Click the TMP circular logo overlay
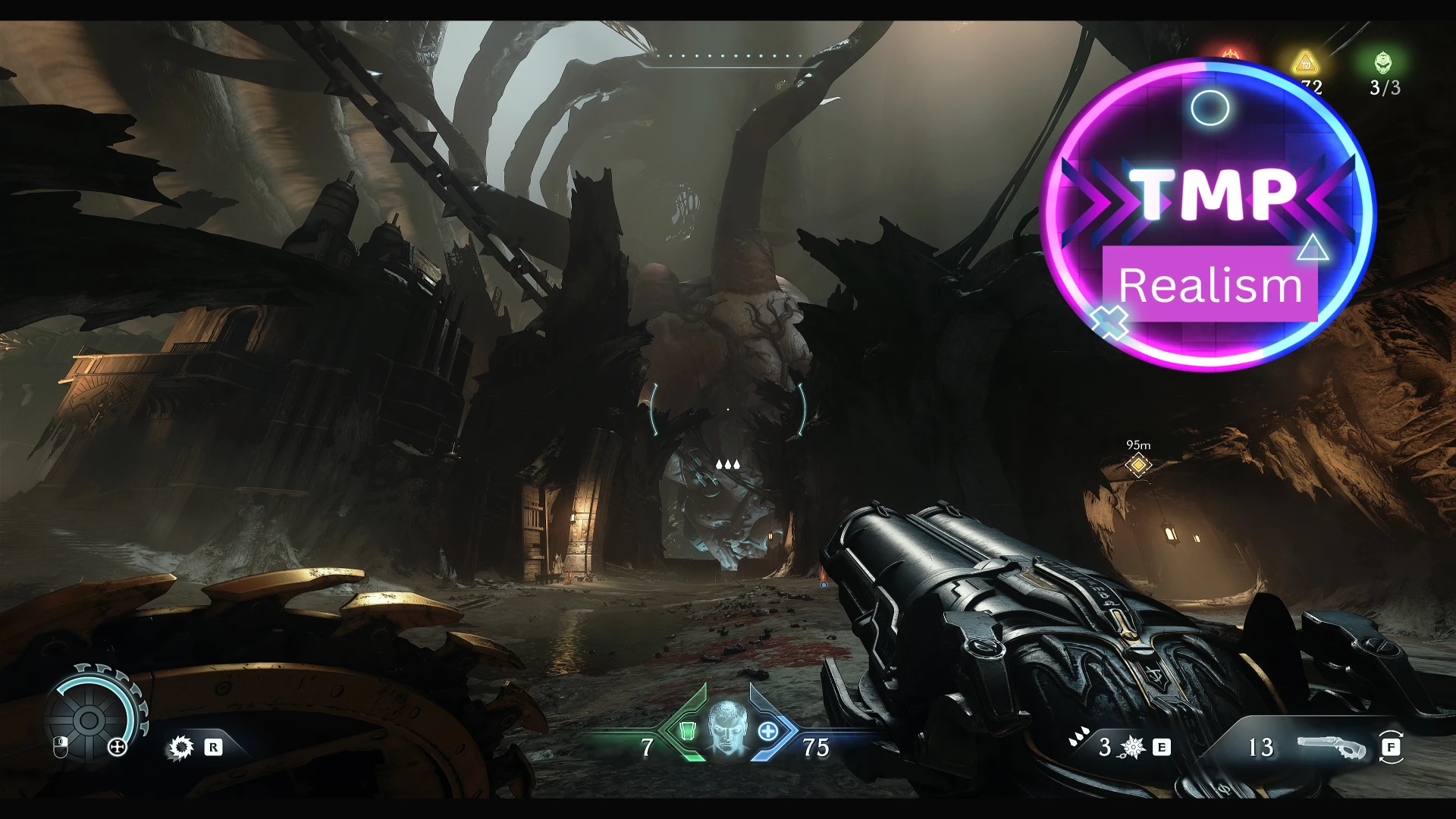 tap(1209, 211)
